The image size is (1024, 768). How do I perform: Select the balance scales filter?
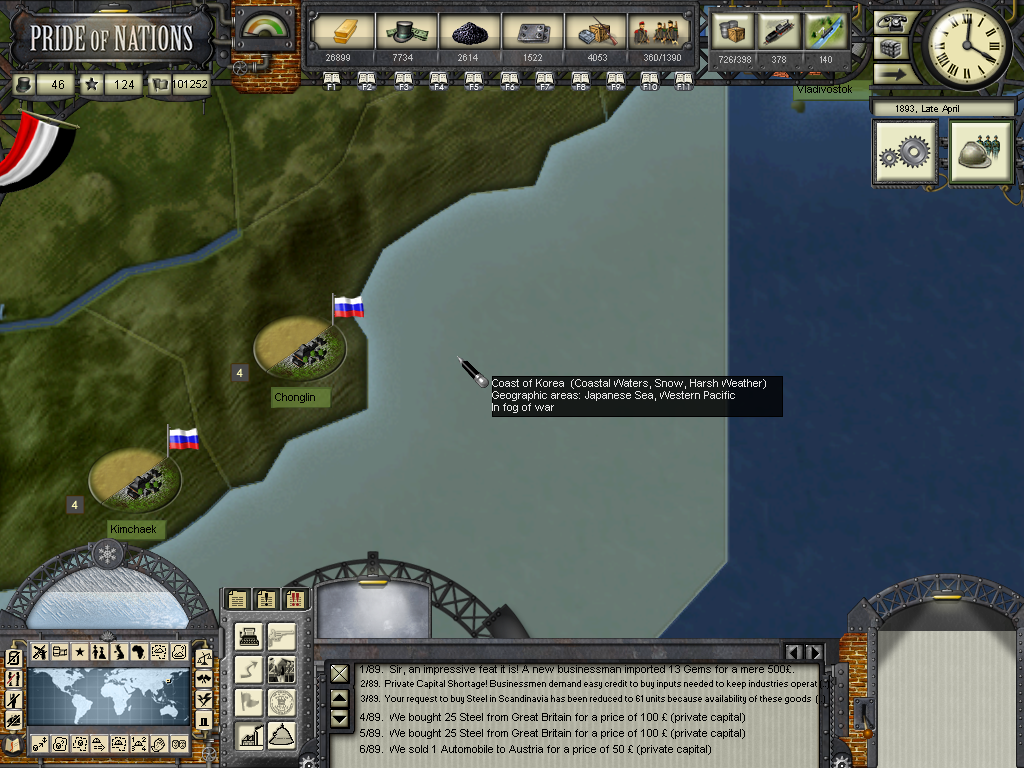click(204, 658)
